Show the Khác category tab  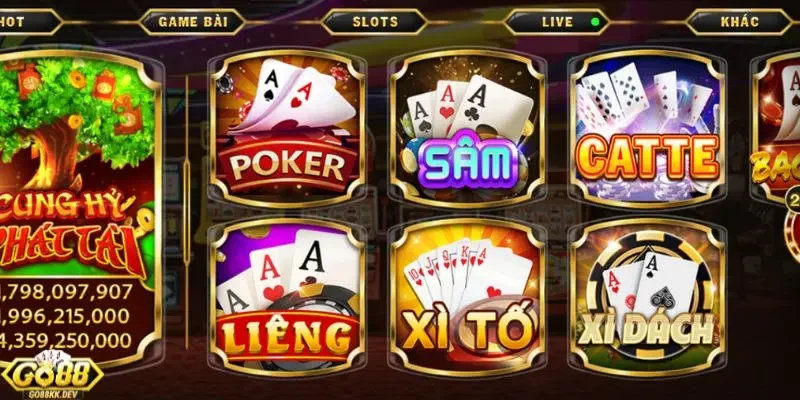(x=740, y=21)
